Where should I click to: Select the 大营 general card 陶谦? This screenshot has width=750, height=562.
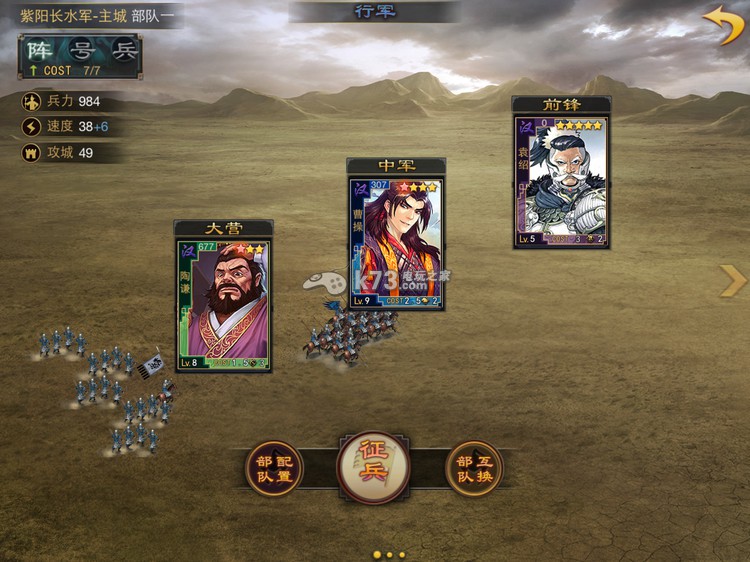point(223,304)
